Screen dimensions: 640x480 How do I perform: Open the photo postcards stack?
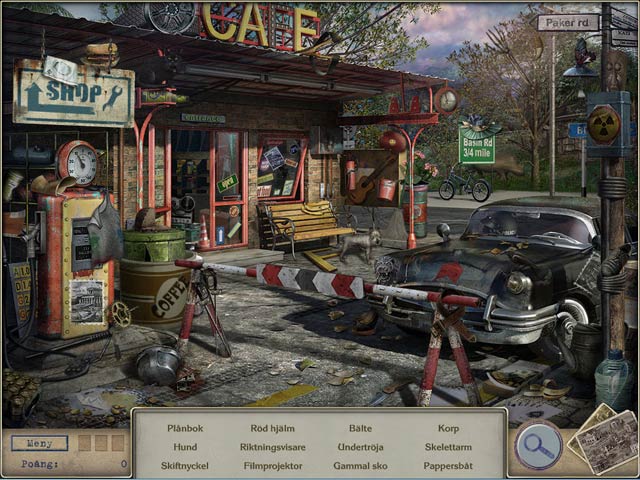604,438
